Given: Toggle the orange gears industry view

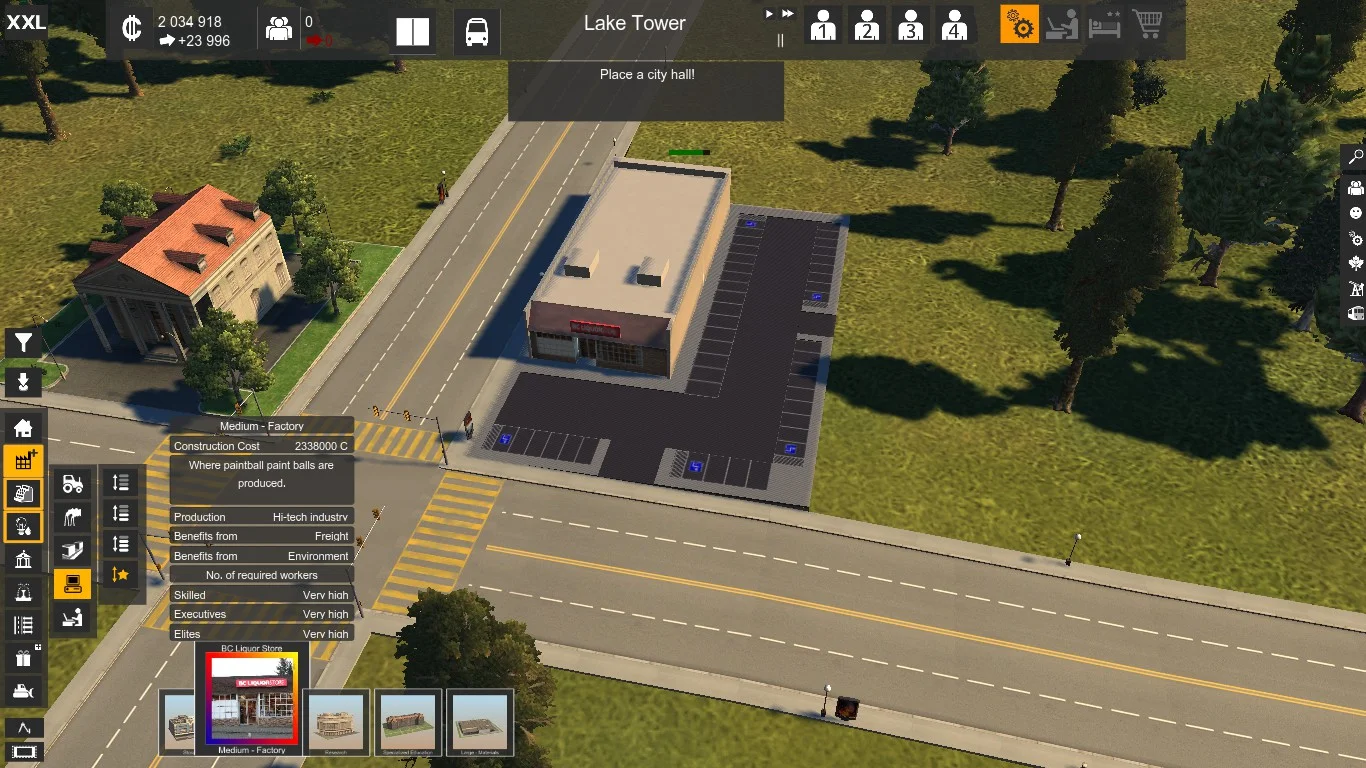Looking at the screenshot, I should point(1019,25).
